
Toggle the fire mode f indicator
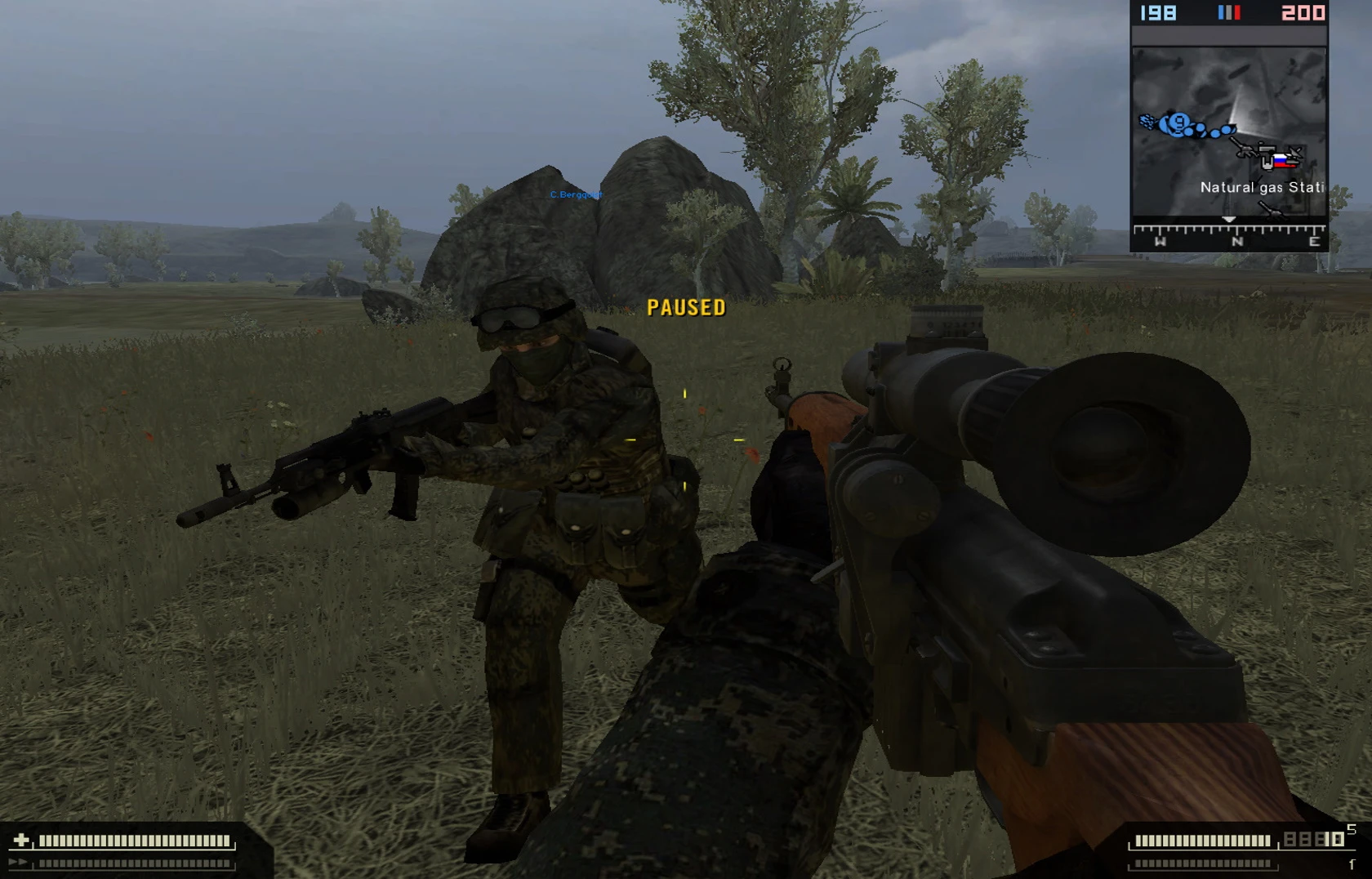(1352, 863)
